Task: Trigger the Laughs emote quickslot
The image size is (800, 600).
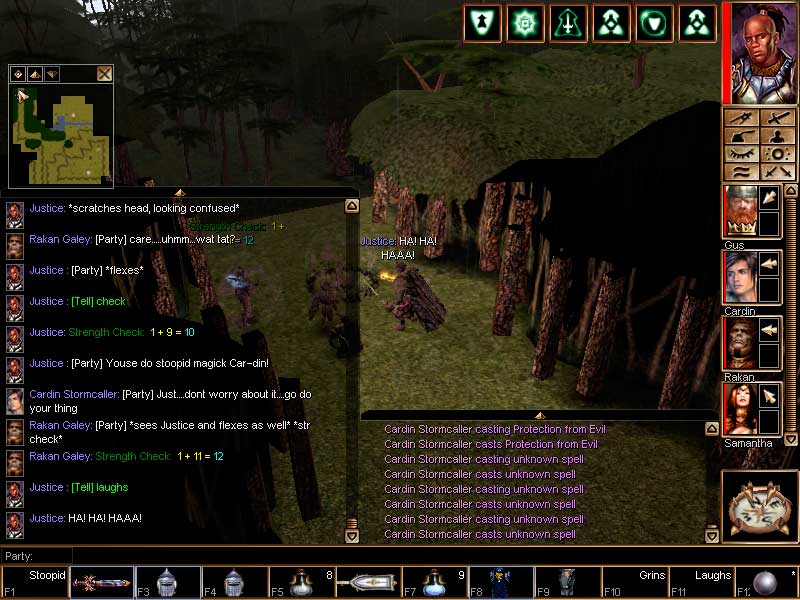Action: tap(700, 582)
